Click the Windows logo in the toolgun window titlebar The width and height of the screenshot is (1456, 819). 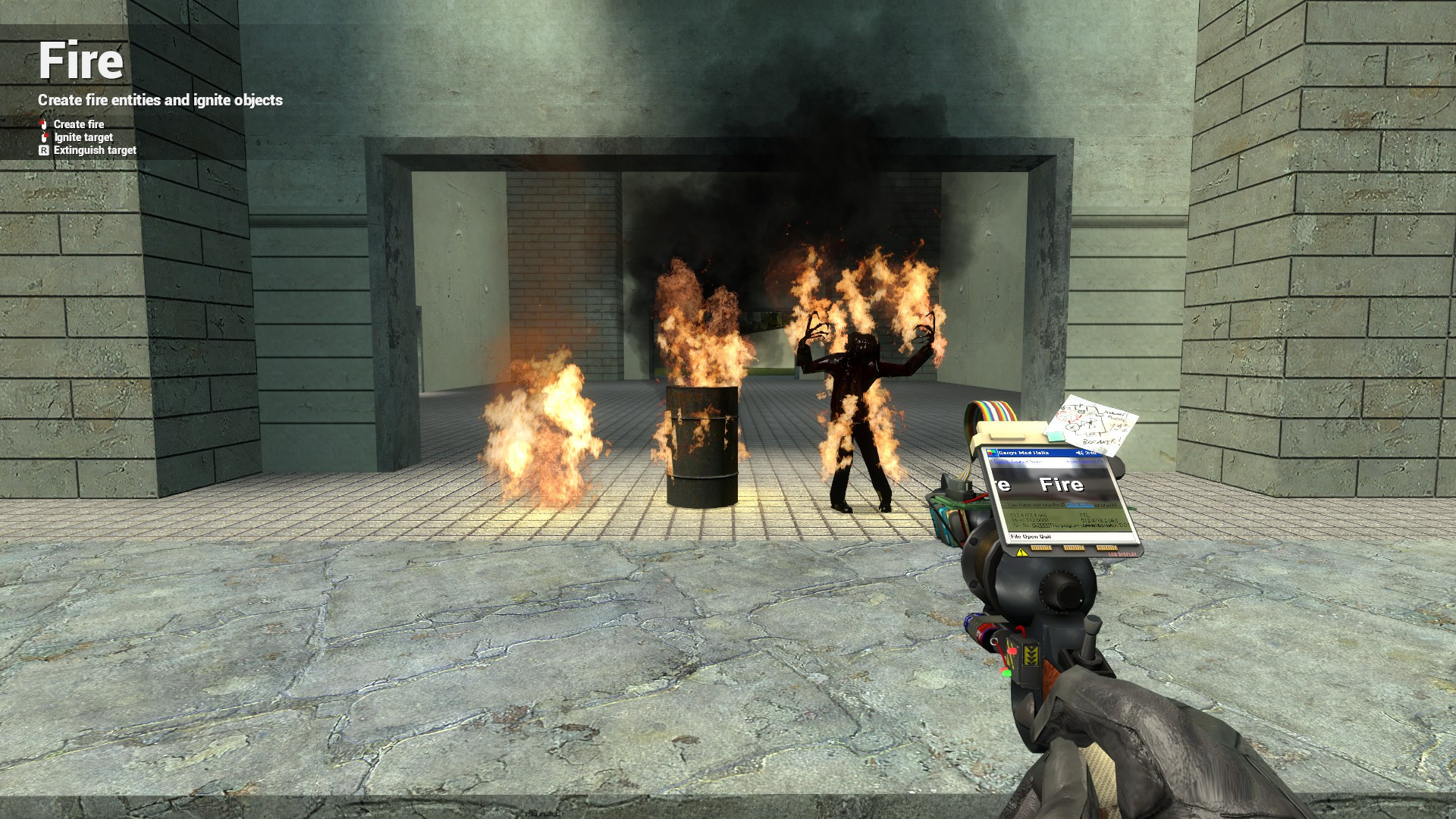(x=991, y=453)
